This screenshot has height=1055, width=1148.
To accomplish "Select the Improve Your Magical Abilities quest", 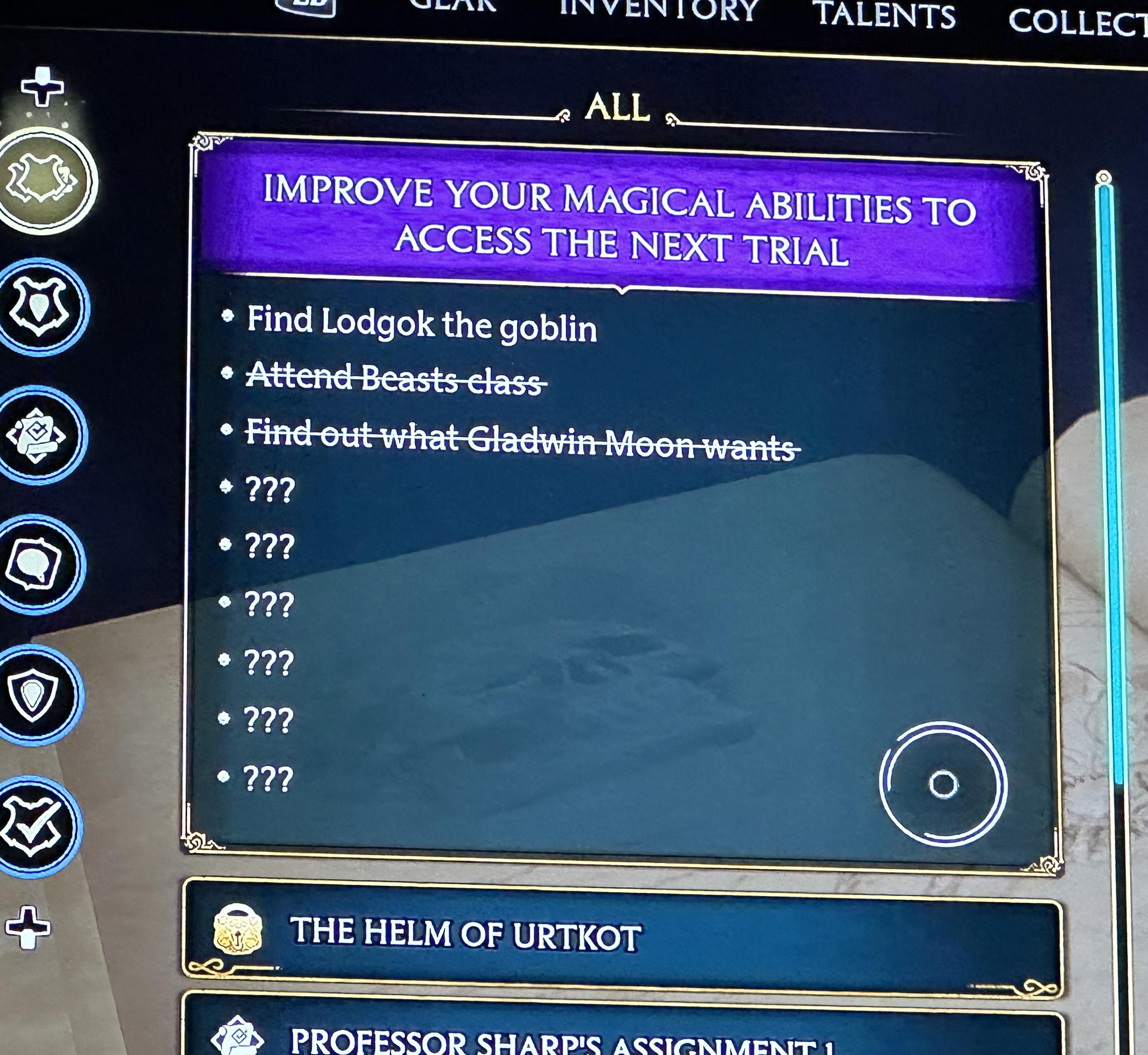I will pos(619,220).
